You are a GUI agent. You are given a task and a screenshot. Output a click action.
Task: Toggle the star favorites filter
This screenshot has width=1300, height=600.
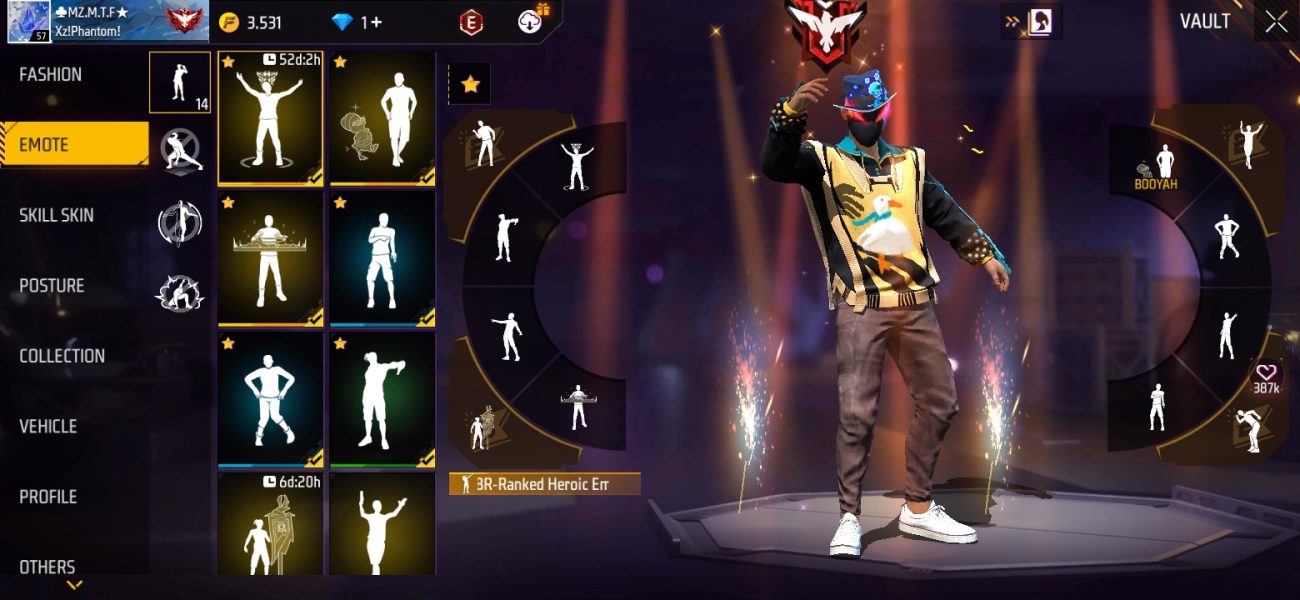coord(469,85)
